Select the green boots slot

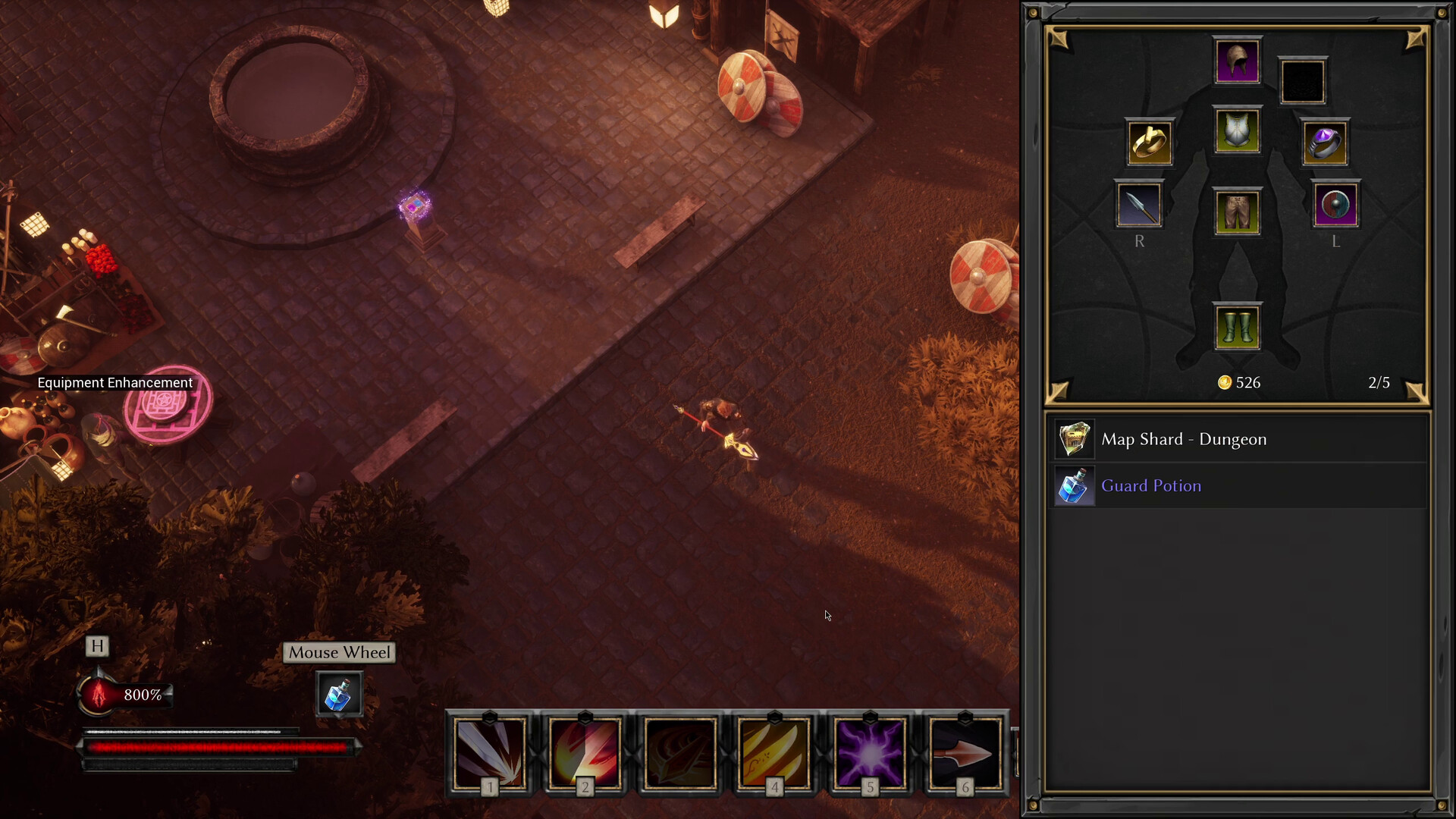[1237, 328]
